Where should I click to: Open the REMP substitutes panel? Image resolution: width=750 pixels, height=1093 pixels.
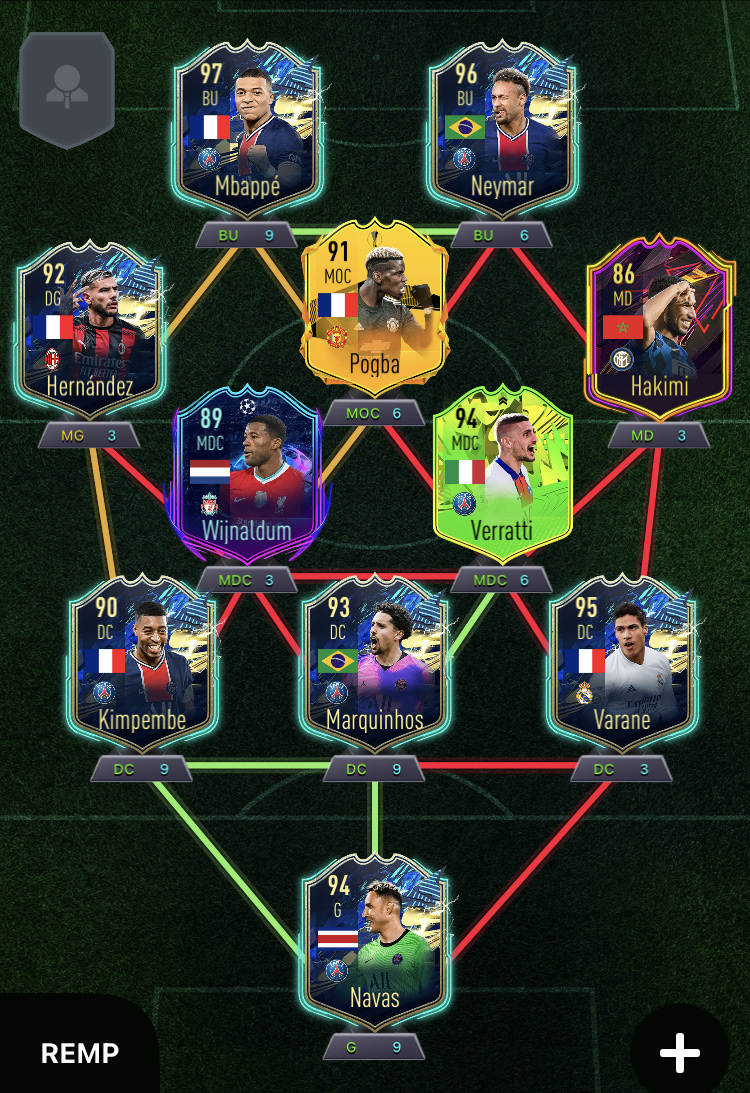(80, 1052)
